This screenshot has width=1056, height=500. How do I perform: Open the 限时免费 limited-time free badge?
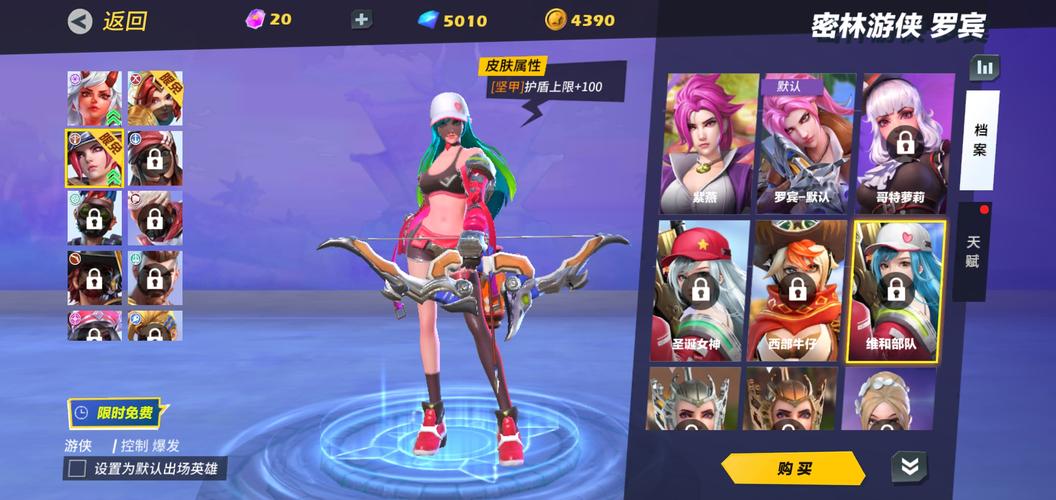[113, 412]
